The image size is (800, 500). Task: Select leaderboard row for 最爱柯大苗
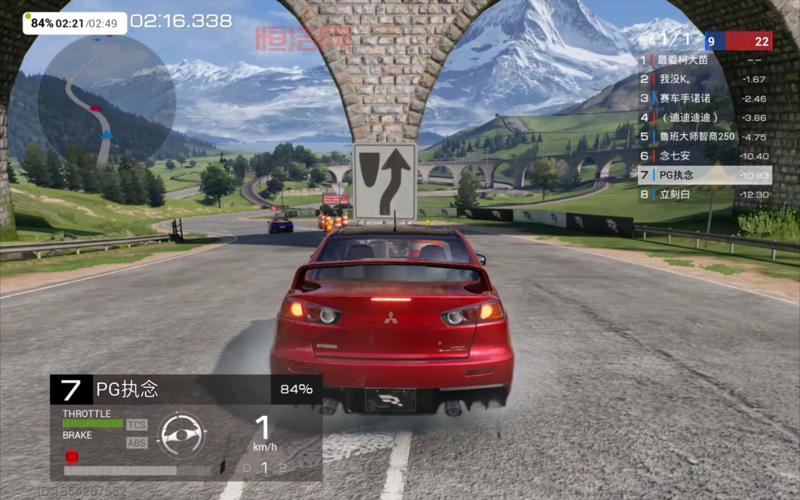pyautogui.click(x=704, y=60)
